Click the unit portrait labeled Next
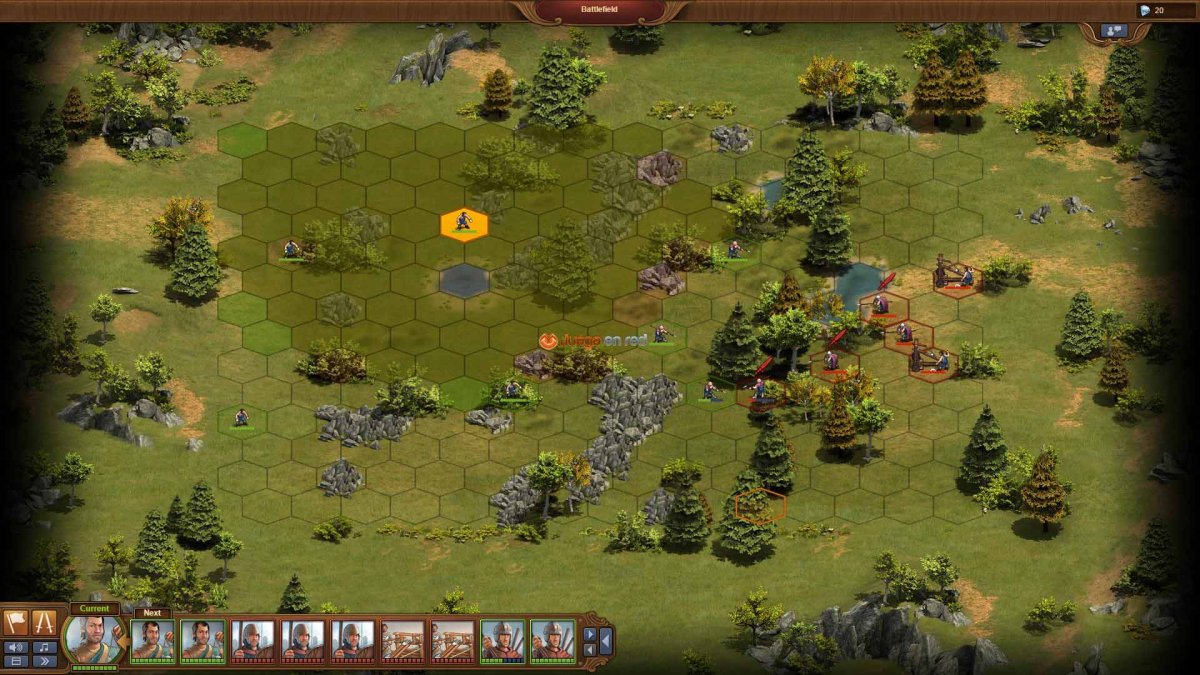1200x675 pixels. pos(152,641)
